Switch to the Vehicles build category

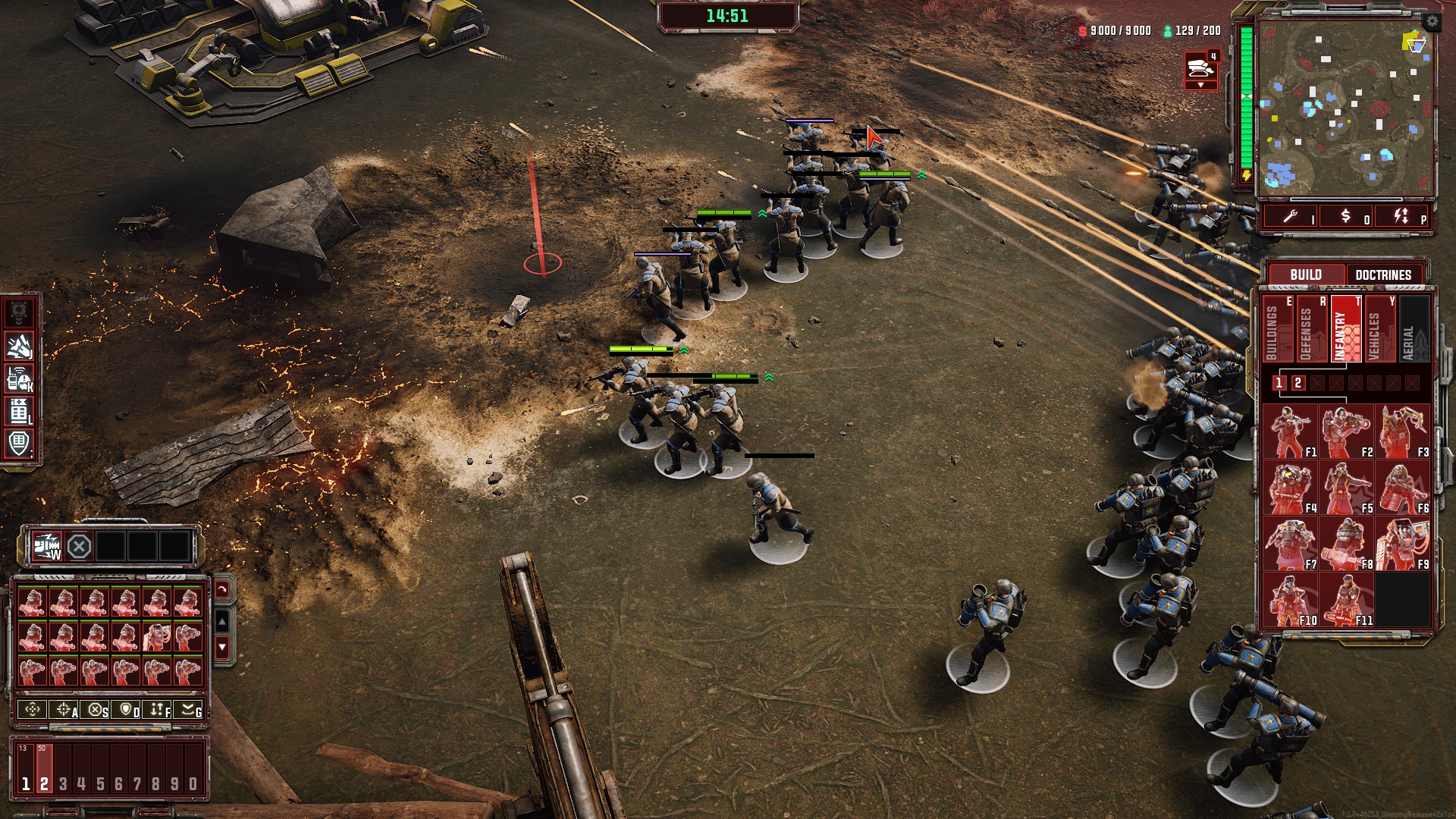(1378, 328)
